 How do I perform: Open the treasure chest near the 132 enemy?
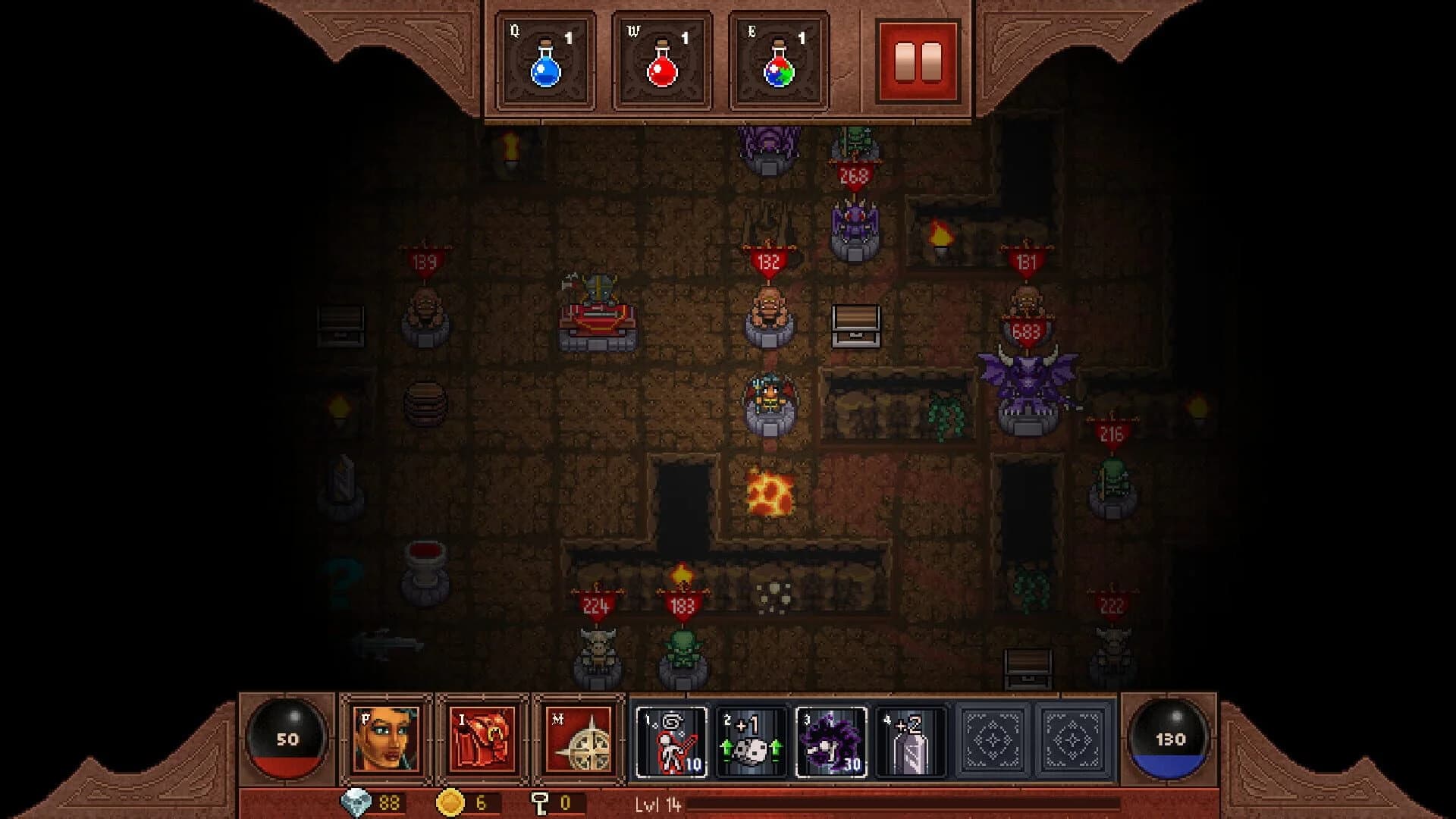click(x=856, y=328)
